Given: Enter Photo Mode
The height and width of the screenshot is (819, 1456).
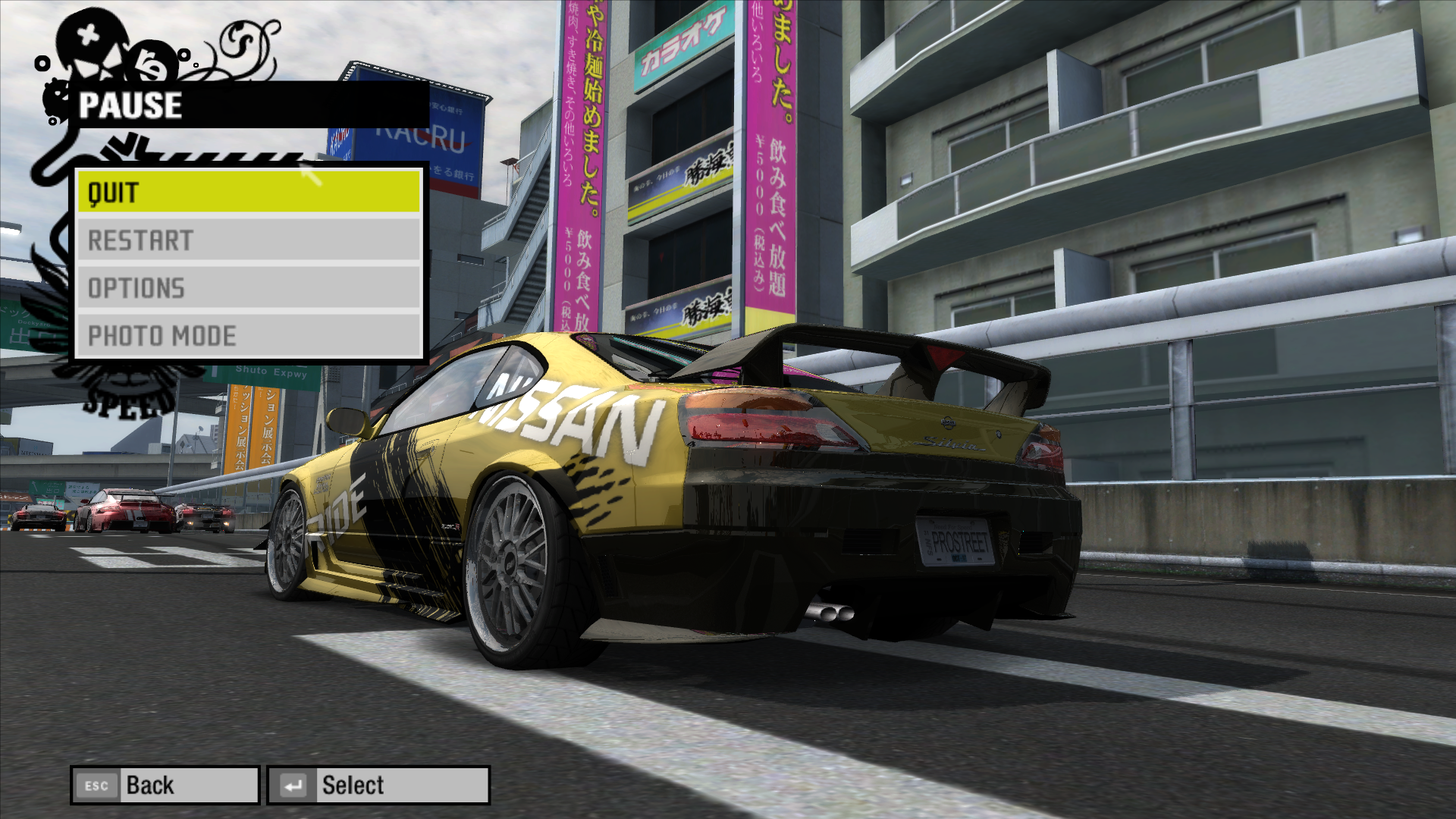Looking at the screenshot, I should tap(249, 335).
